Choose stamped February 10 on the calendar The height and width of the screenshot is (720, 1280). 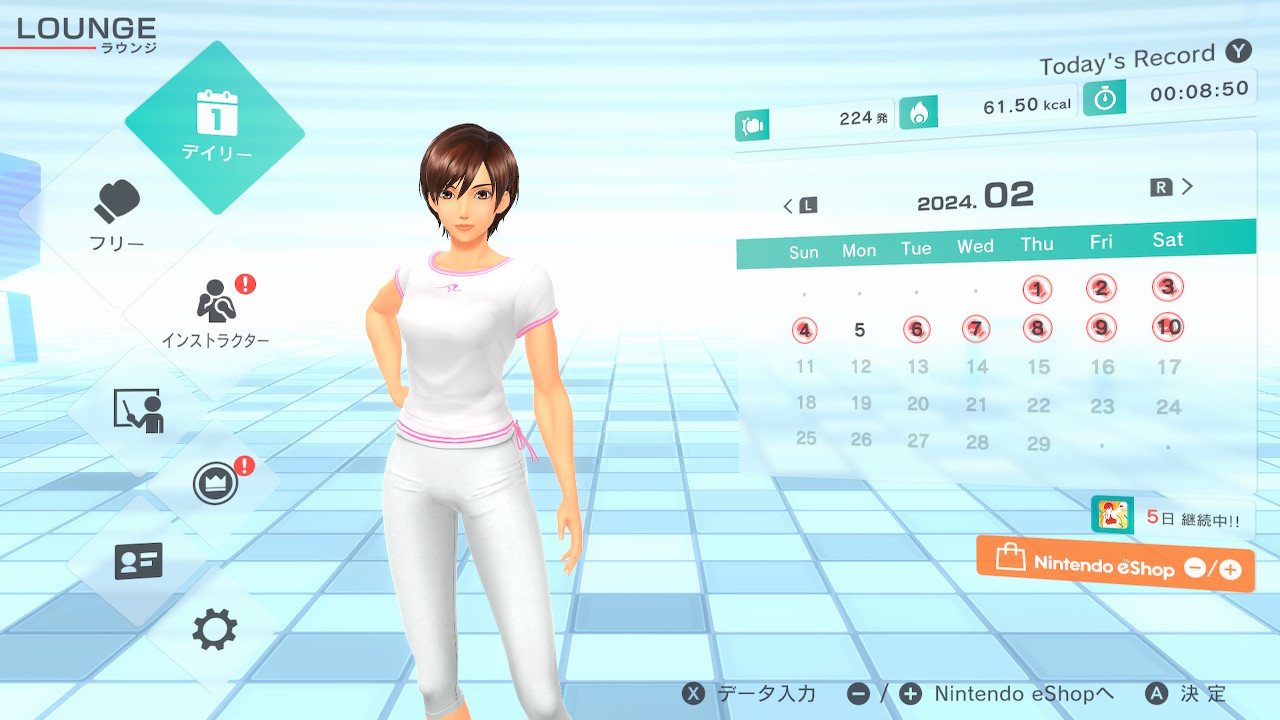[1168, 326]
